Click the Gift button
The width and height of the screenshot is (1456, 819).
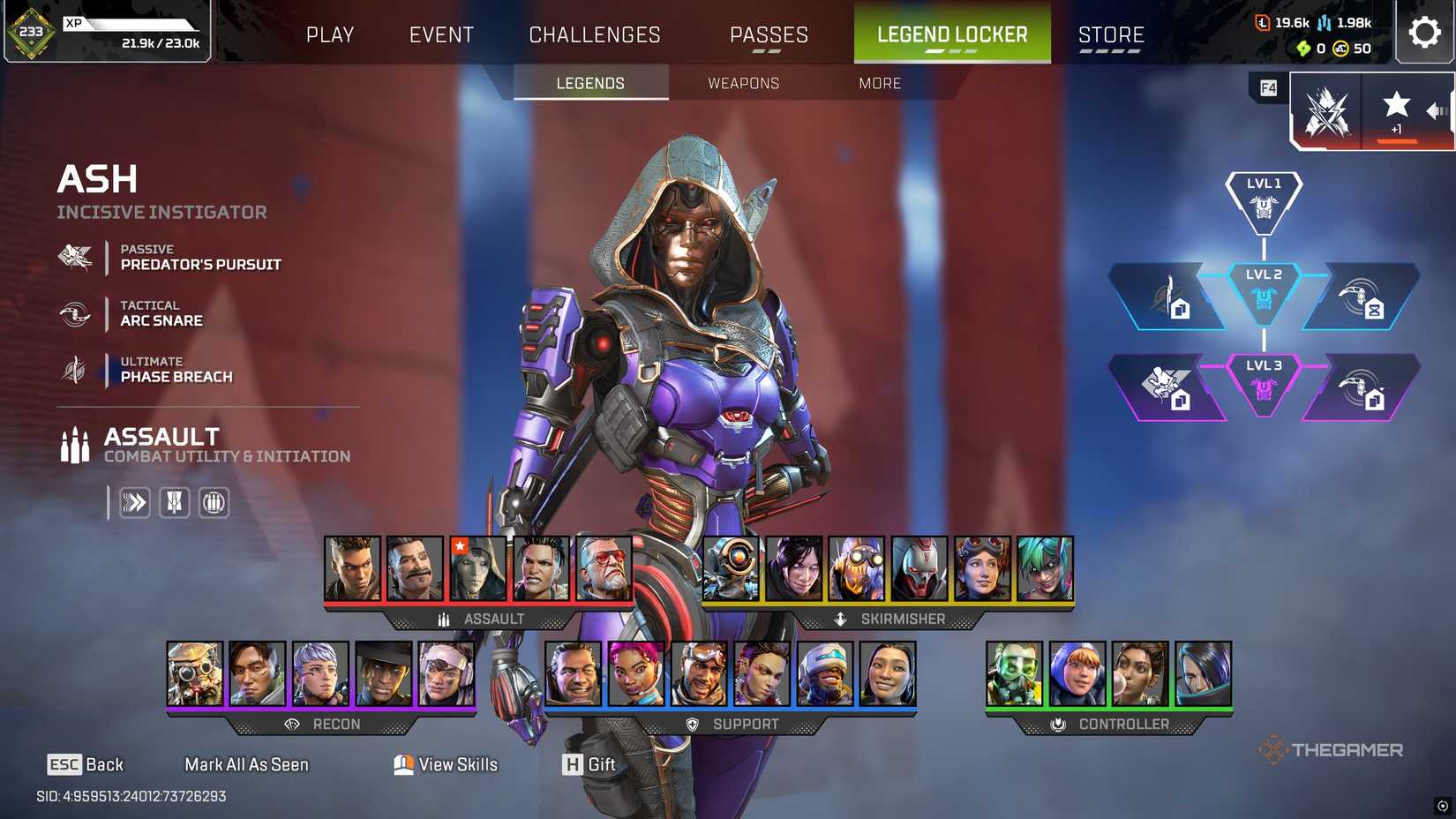[589, 764]
